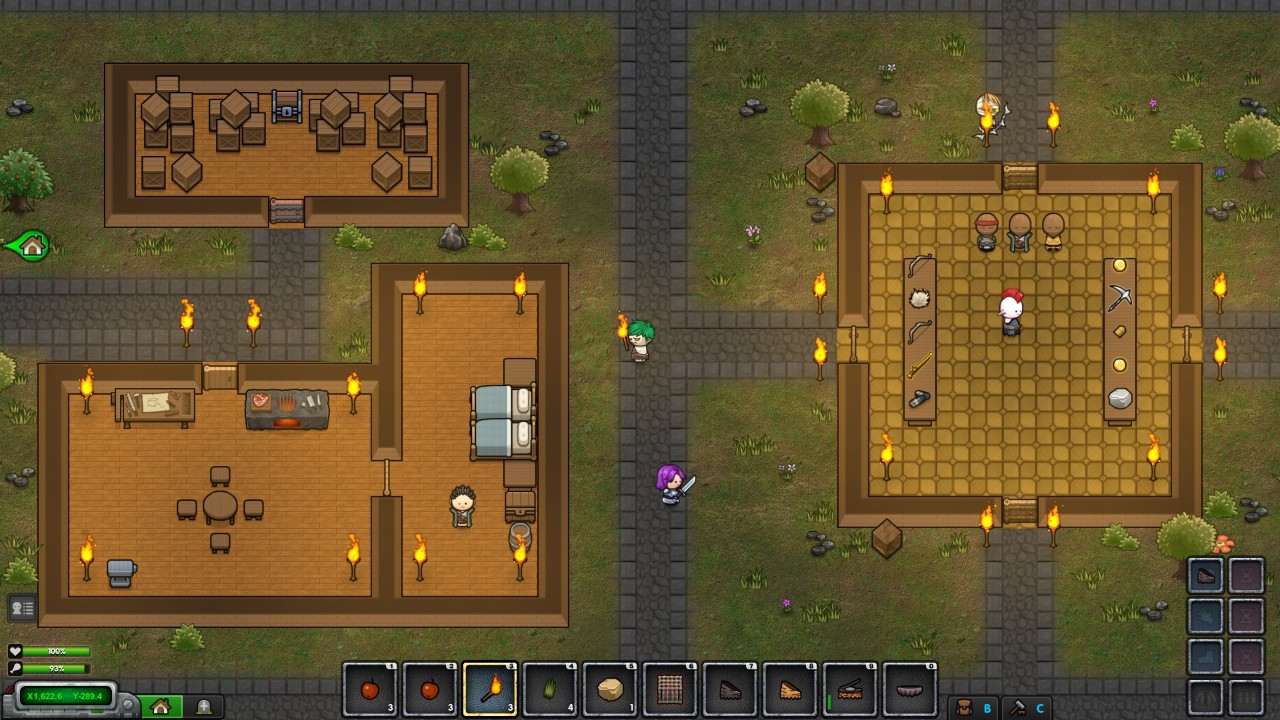Click the green house settlement button

[161, 707]
